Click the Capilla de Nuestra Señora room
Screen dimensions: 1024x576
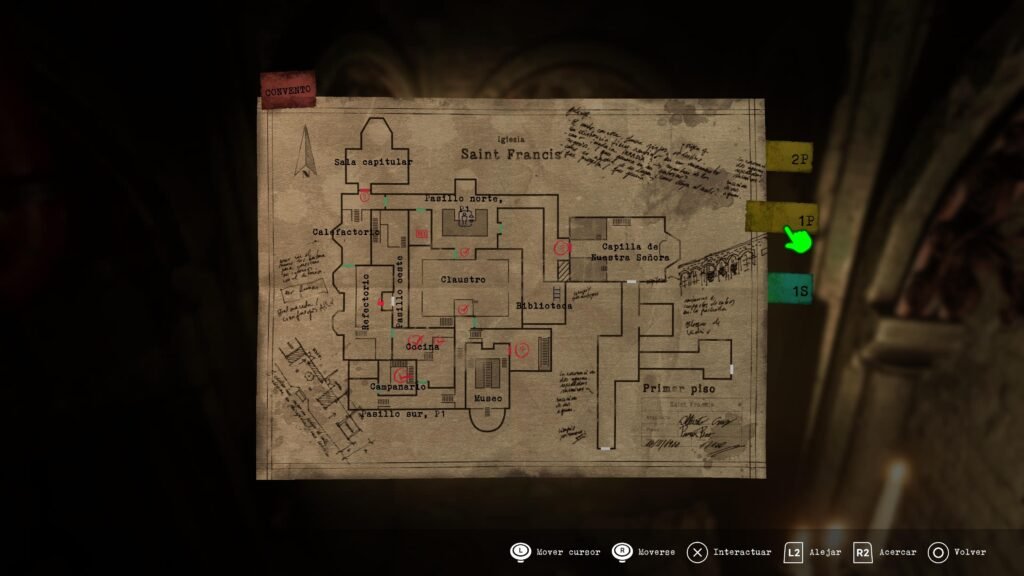(x=629, y=251)
